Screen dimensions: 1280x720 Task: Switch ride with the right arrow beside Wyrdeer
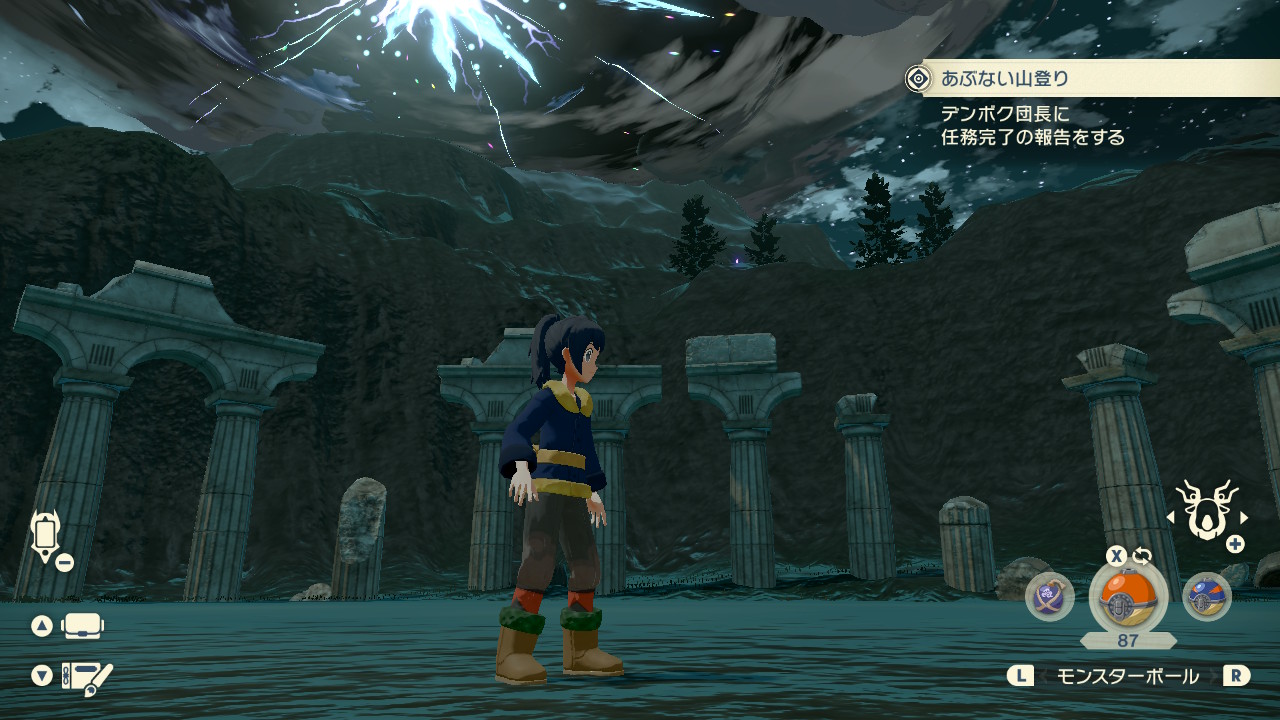pyautogui.click(x=1244, y=517)
